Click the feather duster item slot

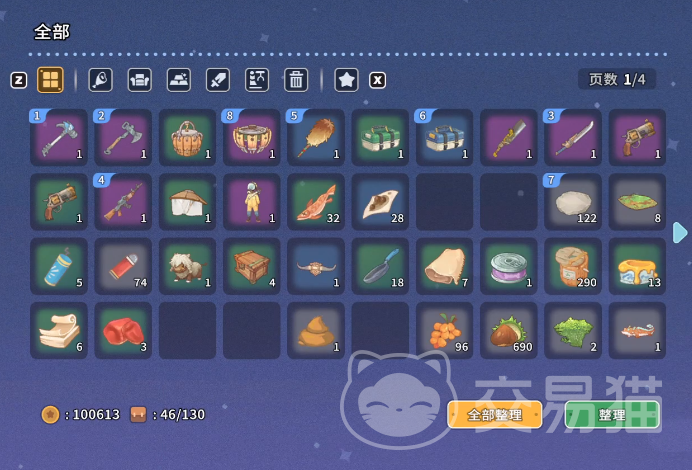(316, 137)
